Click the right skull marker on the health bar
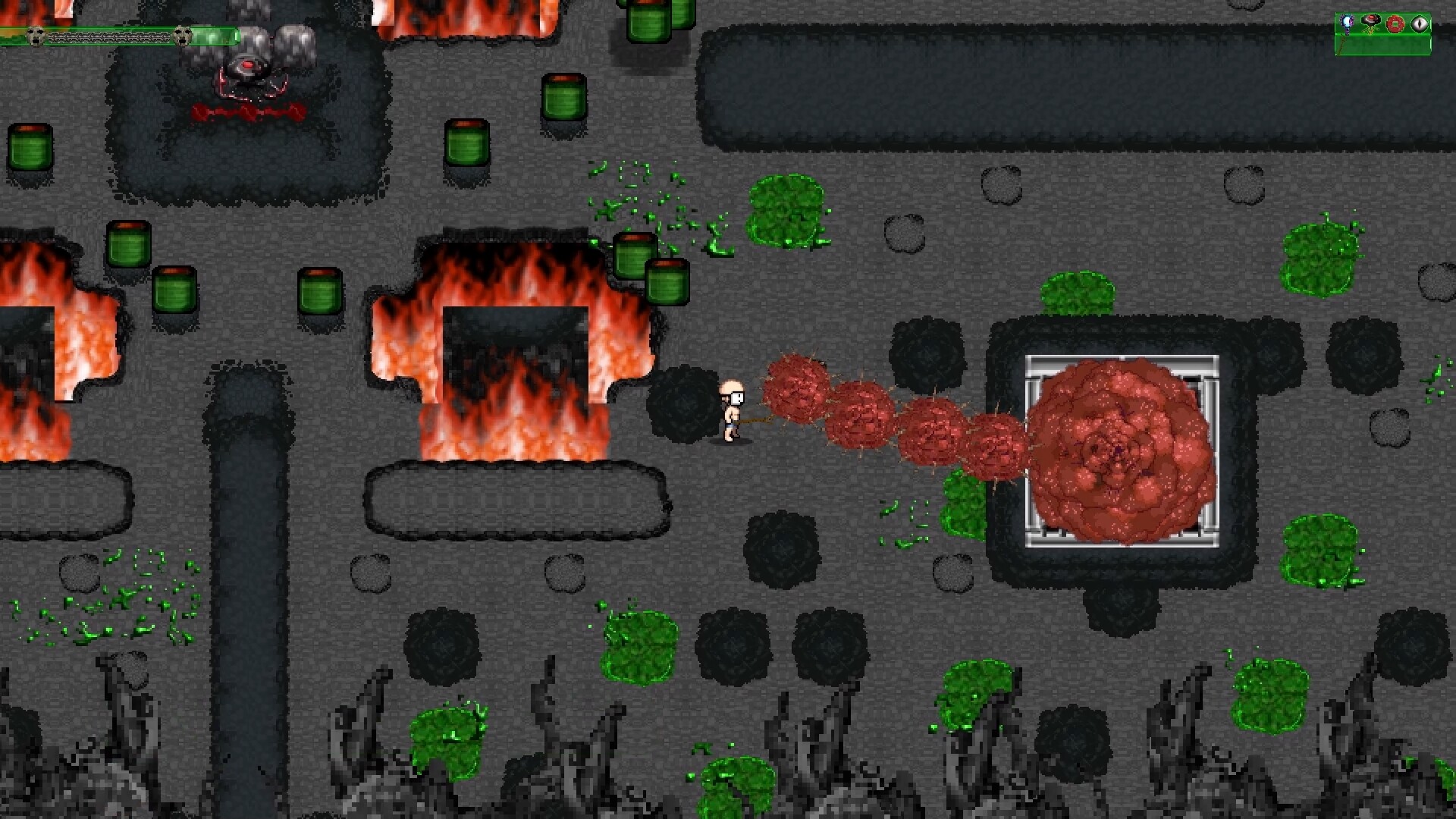Viewport: 1456px width, 819px height. [182, 36]
